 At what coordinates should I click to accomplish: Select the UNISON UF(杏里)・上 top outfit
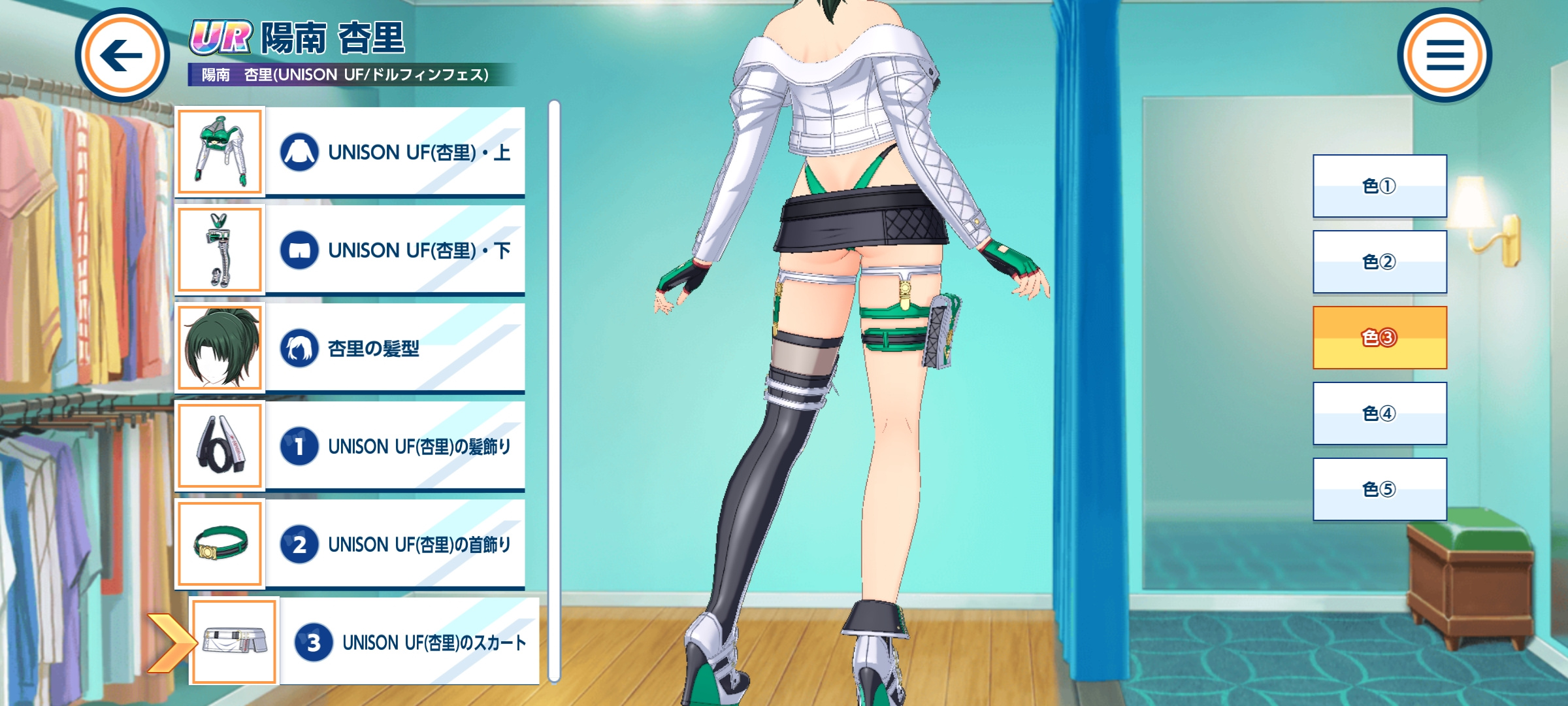(395, 152)
